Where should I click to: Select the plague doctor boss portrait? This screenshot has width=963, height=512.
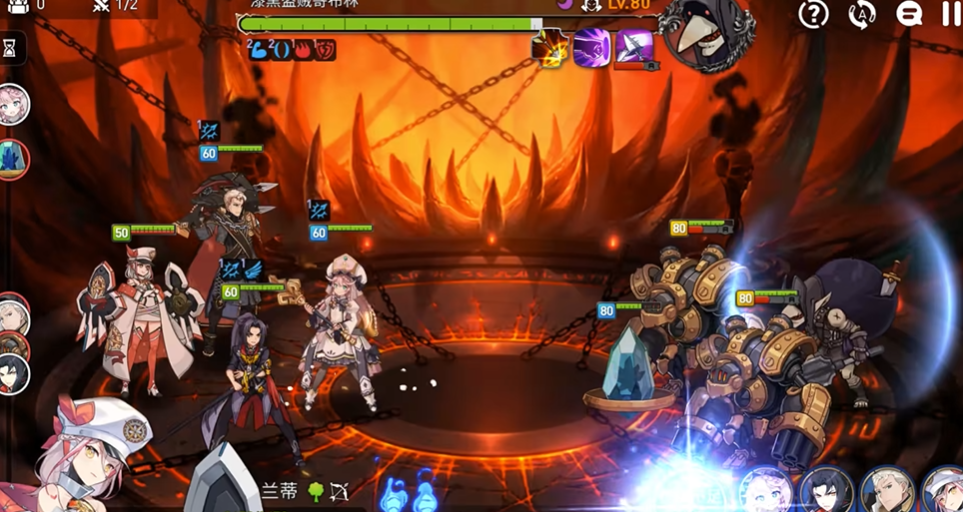point(709,35)
